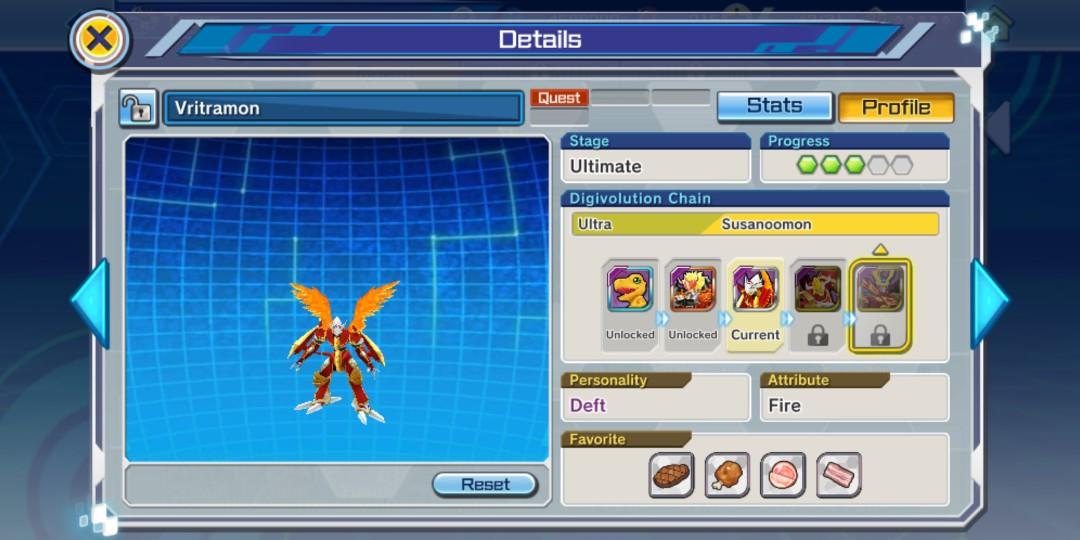The image size is (1080, 540).
Task: Select the Current Vritramon chain icon
Action: tap(755, 291)
